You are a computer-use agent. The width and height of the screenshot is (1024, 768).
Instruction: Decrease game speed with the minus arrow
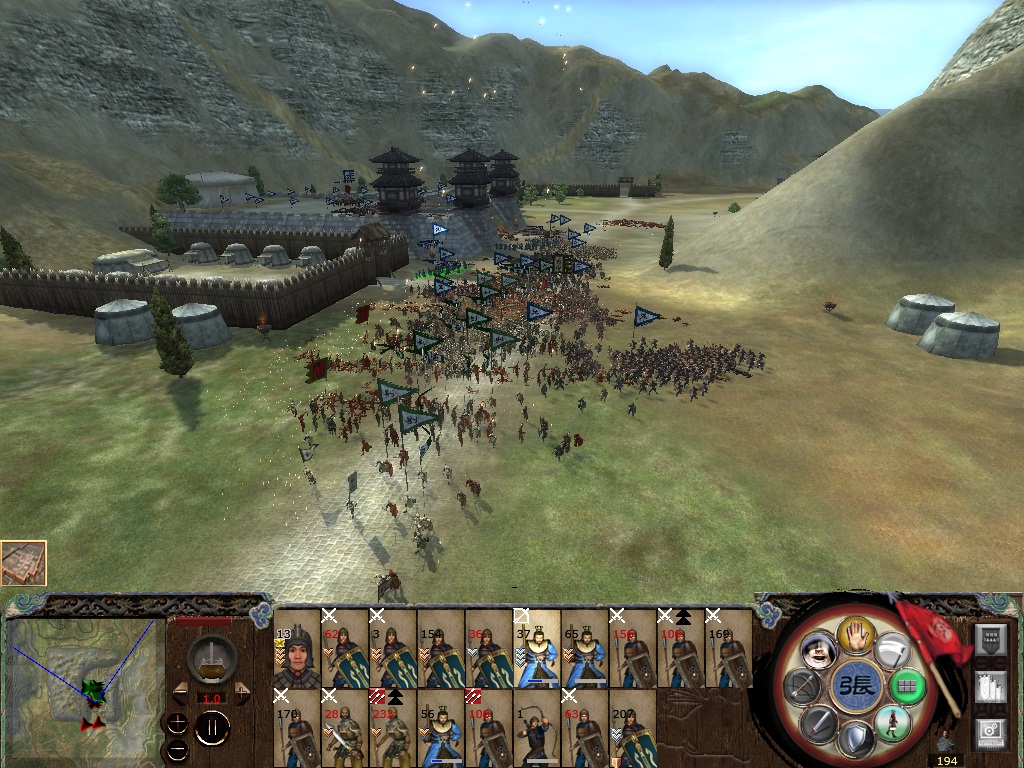click(181, 693)
